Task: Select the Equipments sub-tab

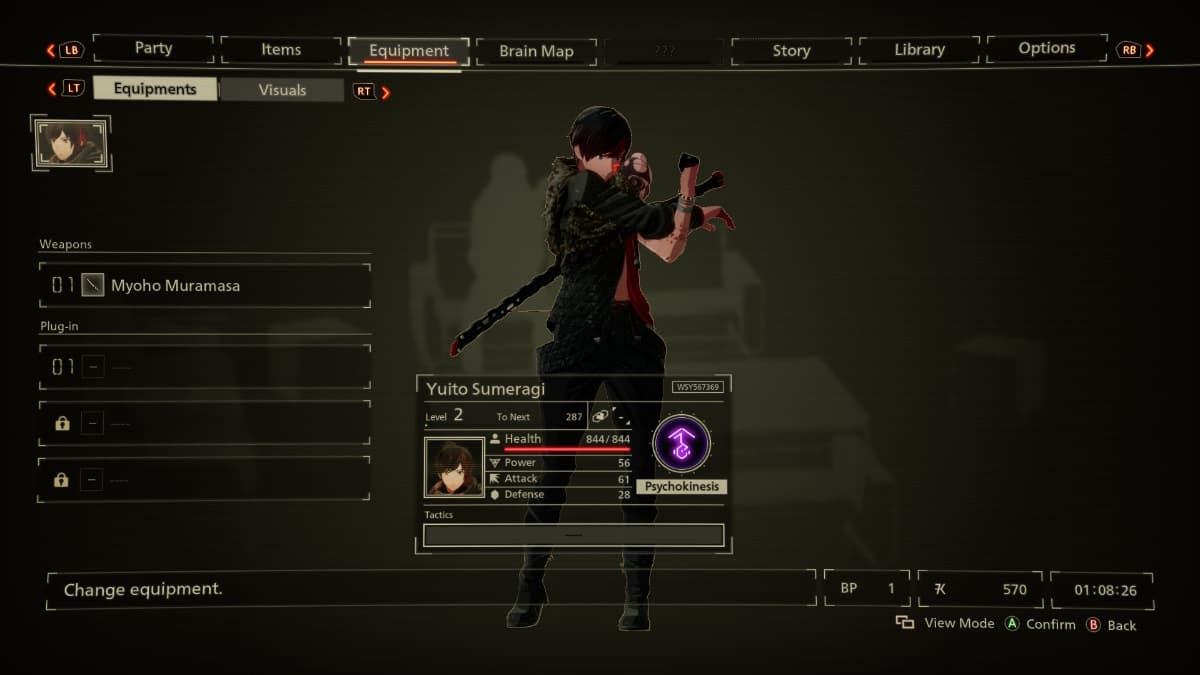Action: point(155,89)
